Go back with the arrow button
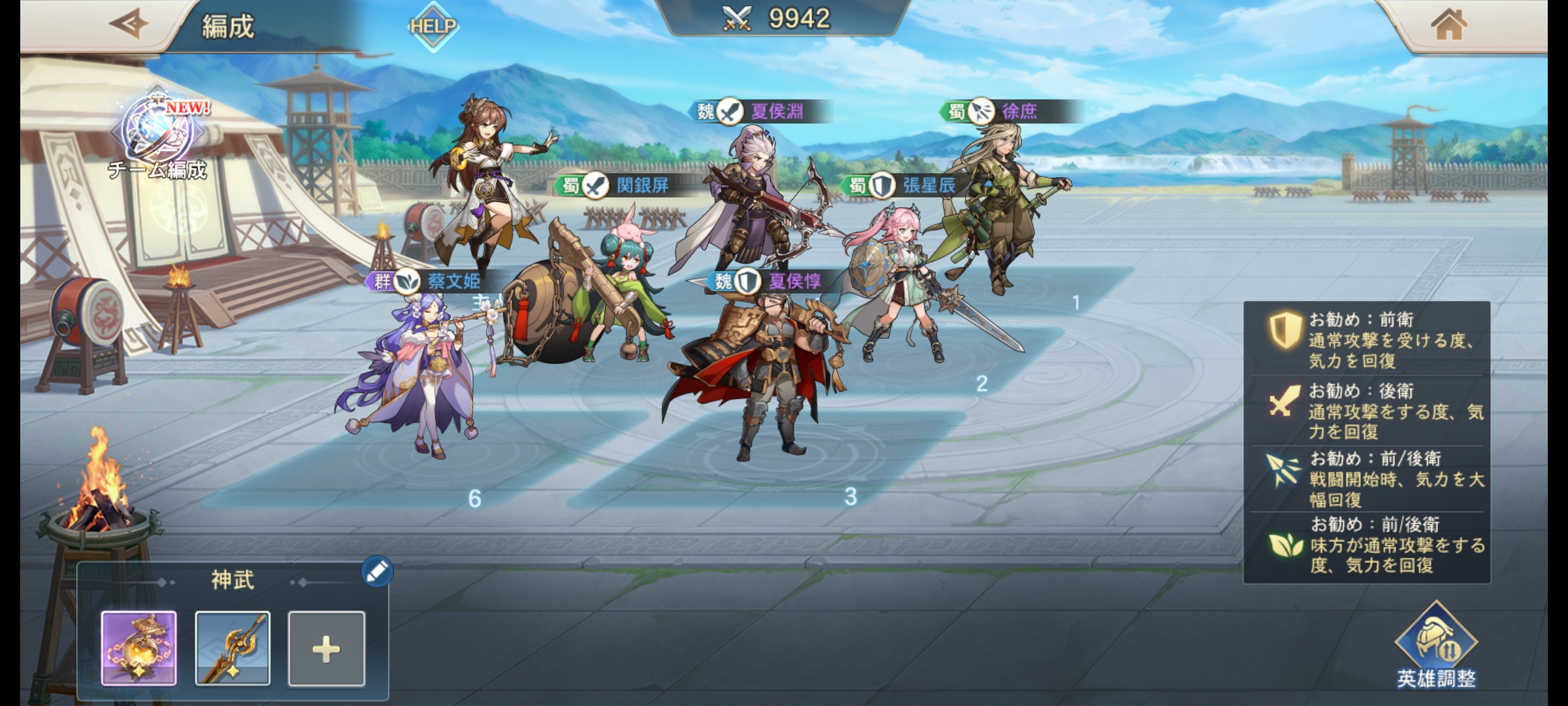 128,25
